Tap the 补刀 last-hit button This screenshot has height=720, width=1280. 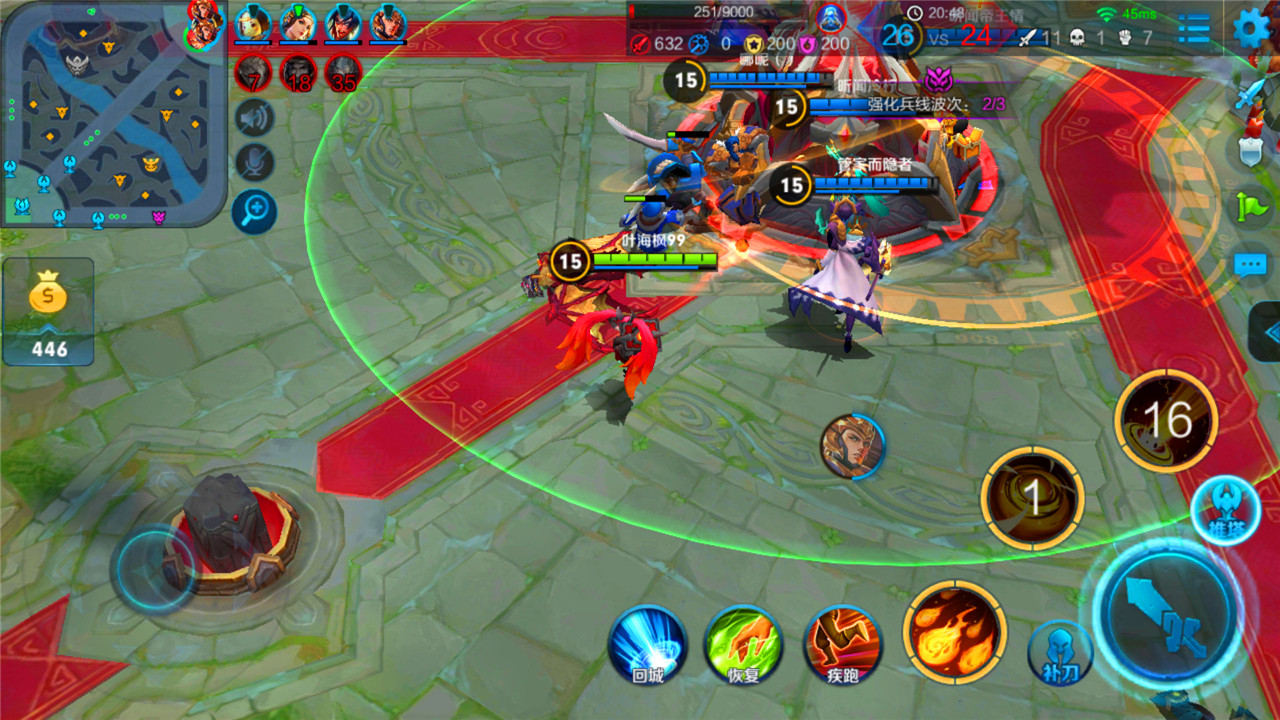[x=1060, y=652]
